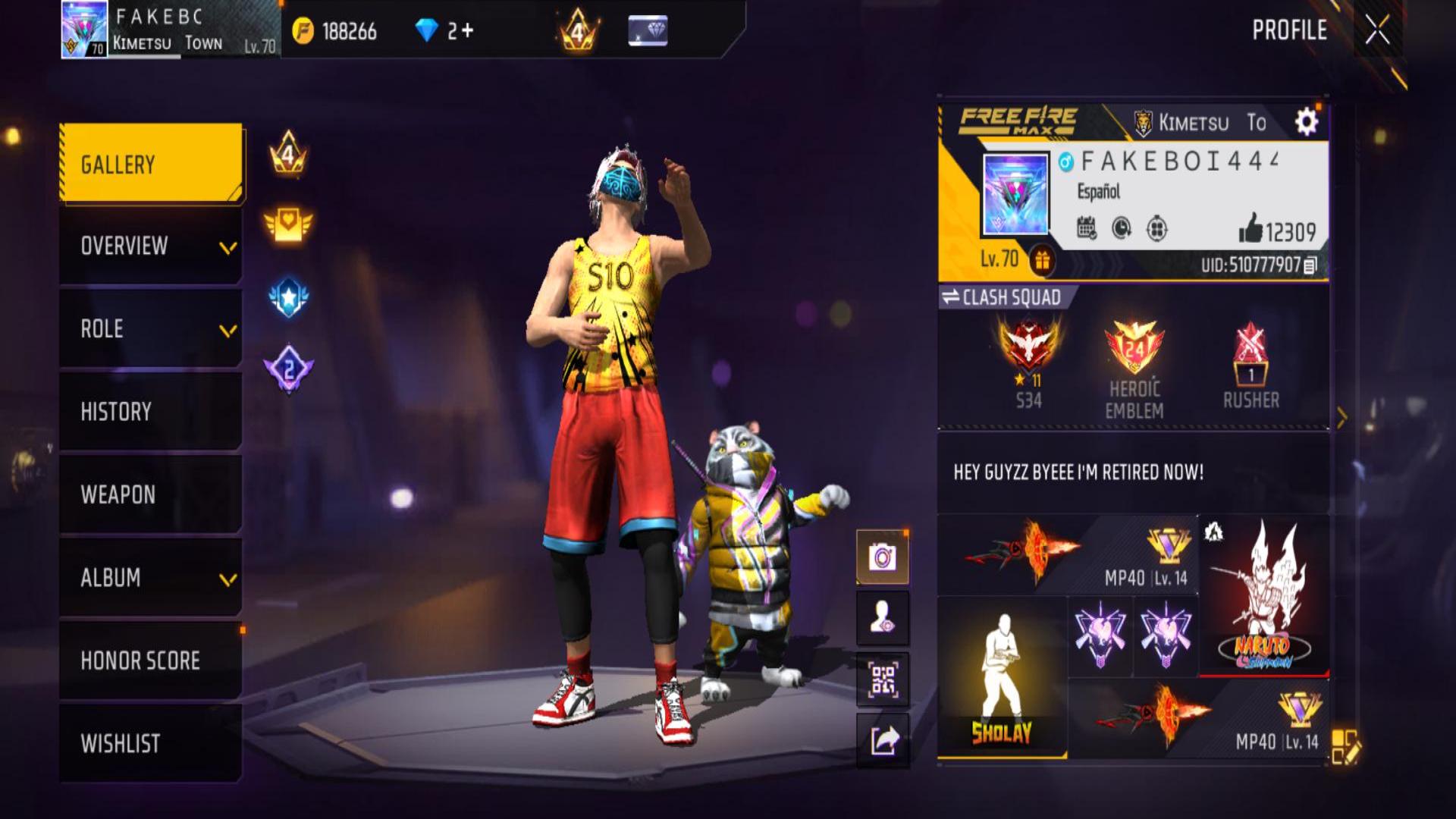This screenshot has height=819, width=1456.
Task: Open the History section
Action: [151, 412]
